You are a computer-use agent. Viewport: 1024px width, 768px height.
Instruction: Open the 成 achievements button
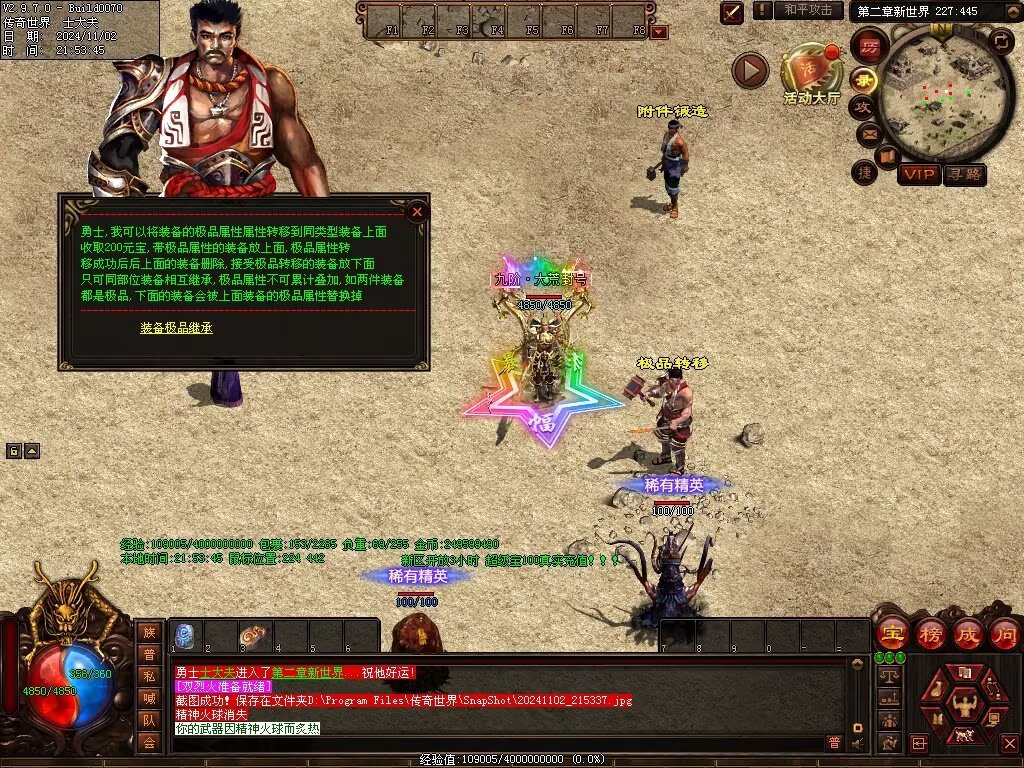coord(967,634)
